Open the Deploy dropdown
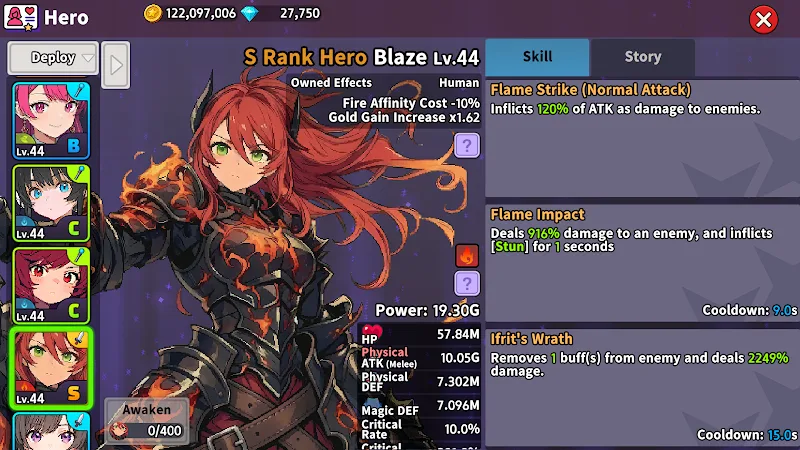800x450 pixels. tap(54, 59)
